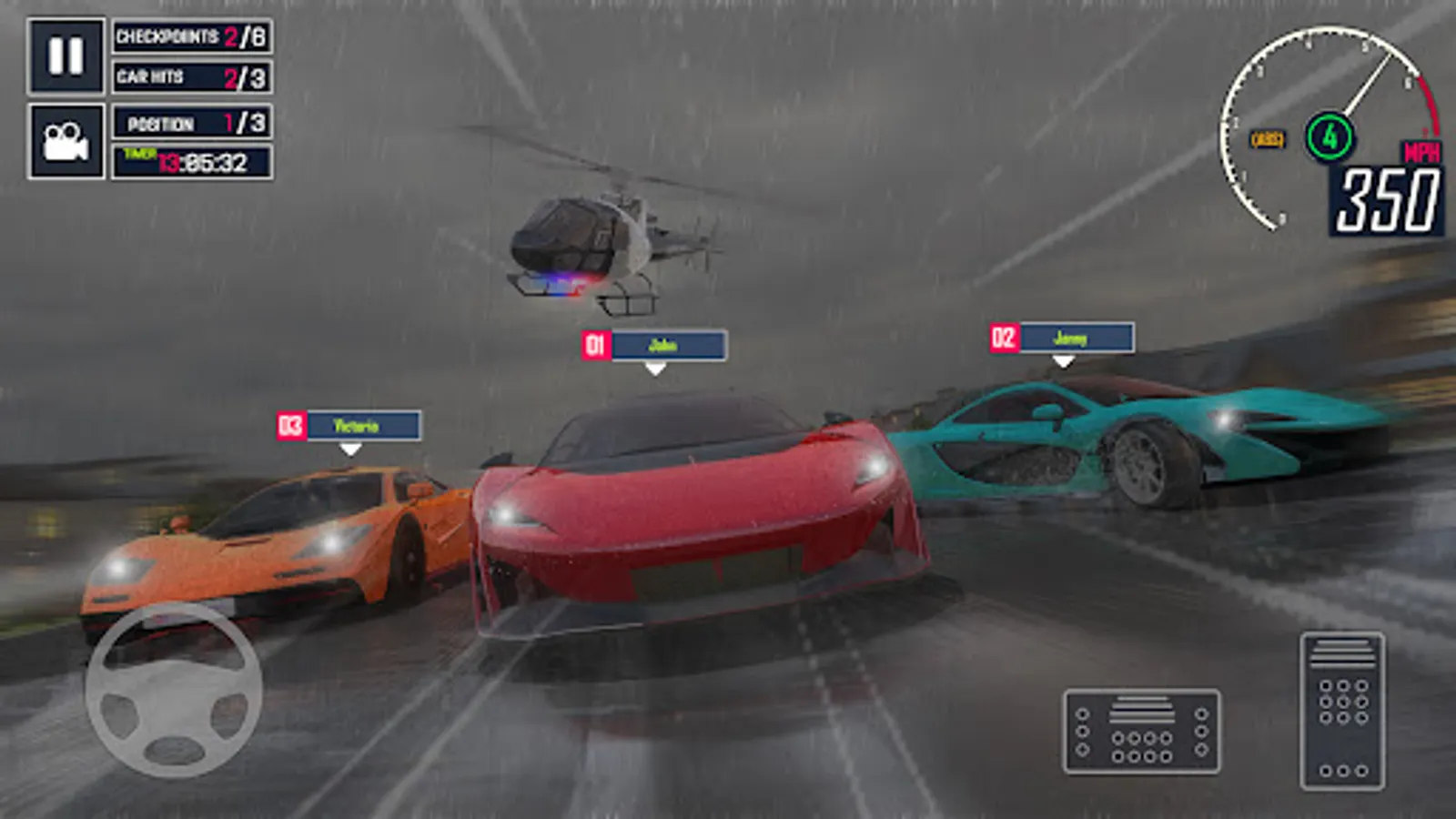
Task: Switch camera view with the camera icon
Action: pyautogui.click(x=65, y=141)
